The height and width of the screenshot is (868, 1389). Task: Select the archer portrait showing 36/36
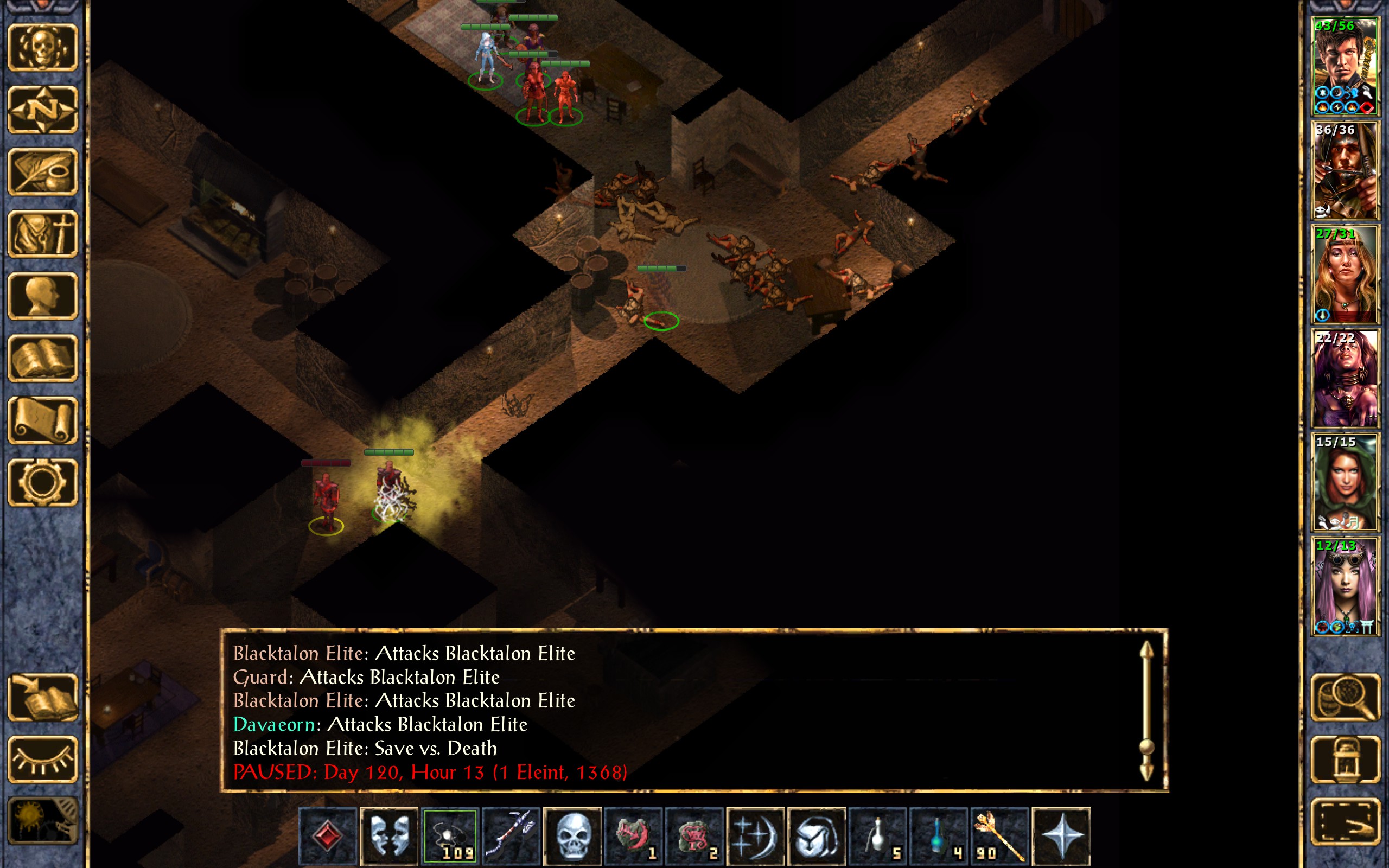point(1345,170)
